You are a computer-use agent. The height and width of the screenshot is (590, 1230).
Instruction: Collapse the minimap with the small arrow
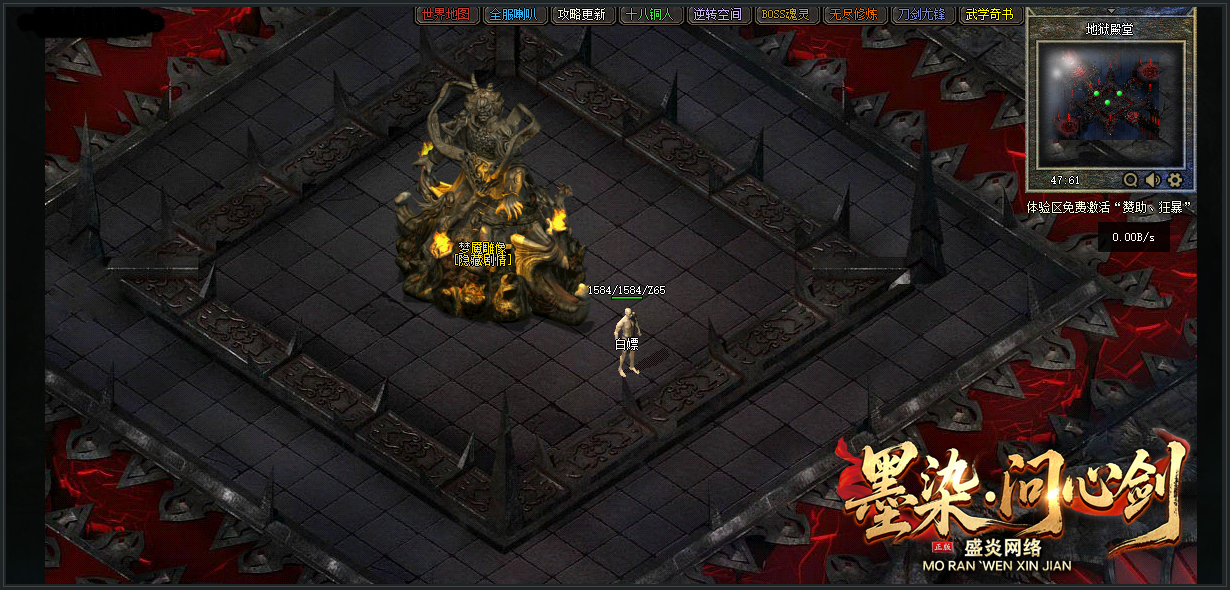1110,11
